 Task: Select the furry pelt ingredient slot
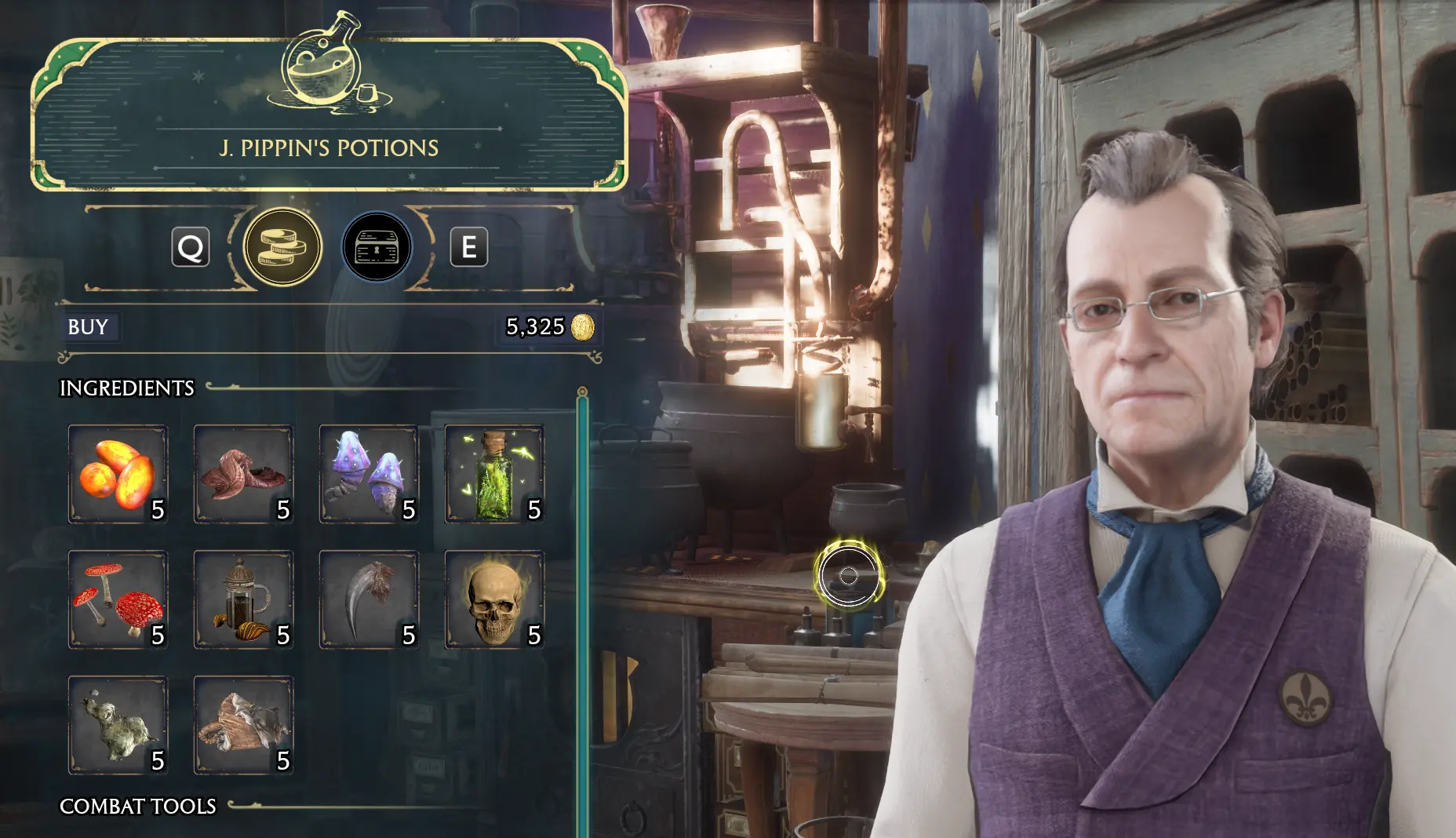(x=243, y=725)
